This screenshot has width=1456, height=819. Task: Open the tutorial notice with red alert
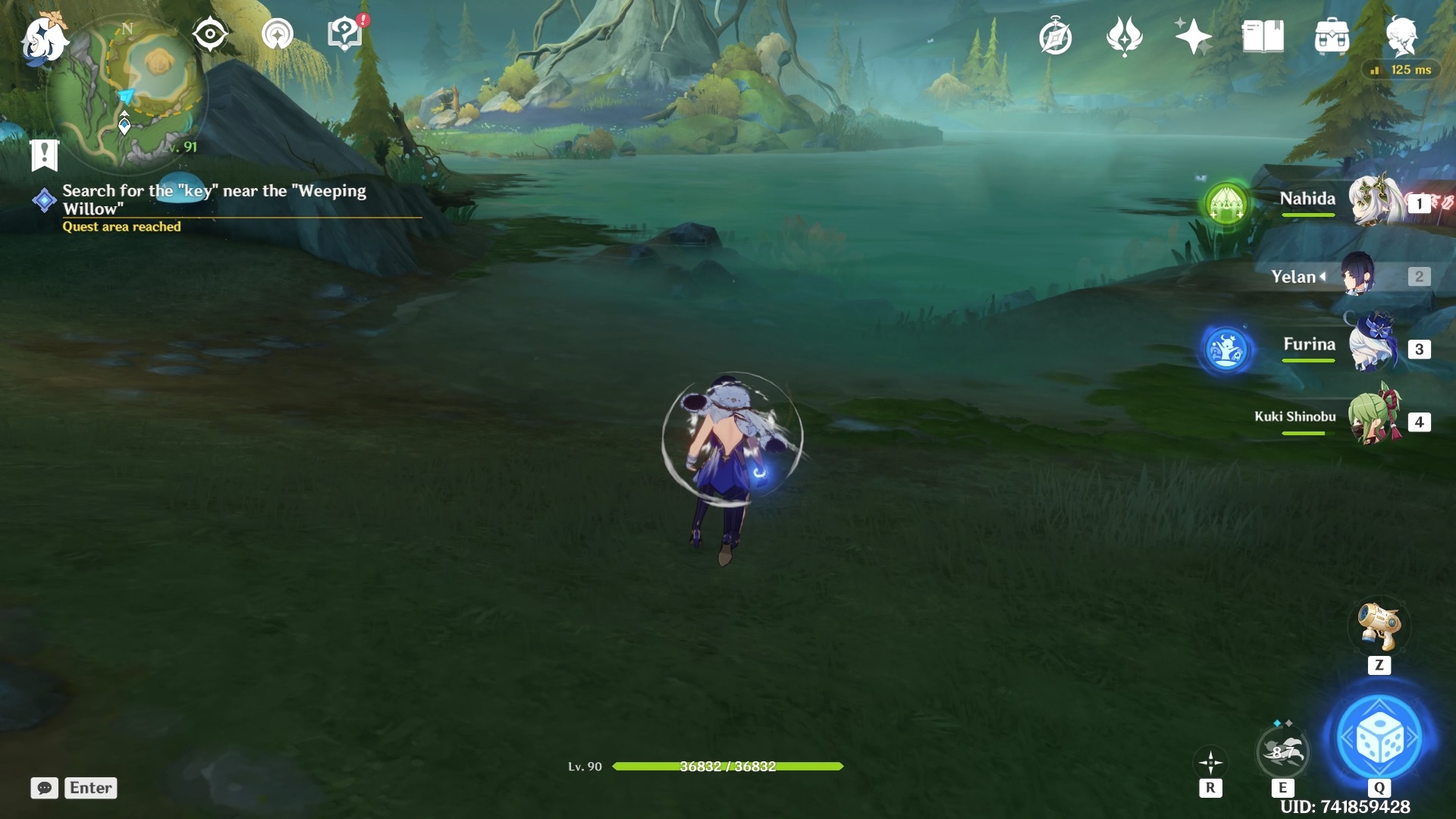[x=345, y=35]
